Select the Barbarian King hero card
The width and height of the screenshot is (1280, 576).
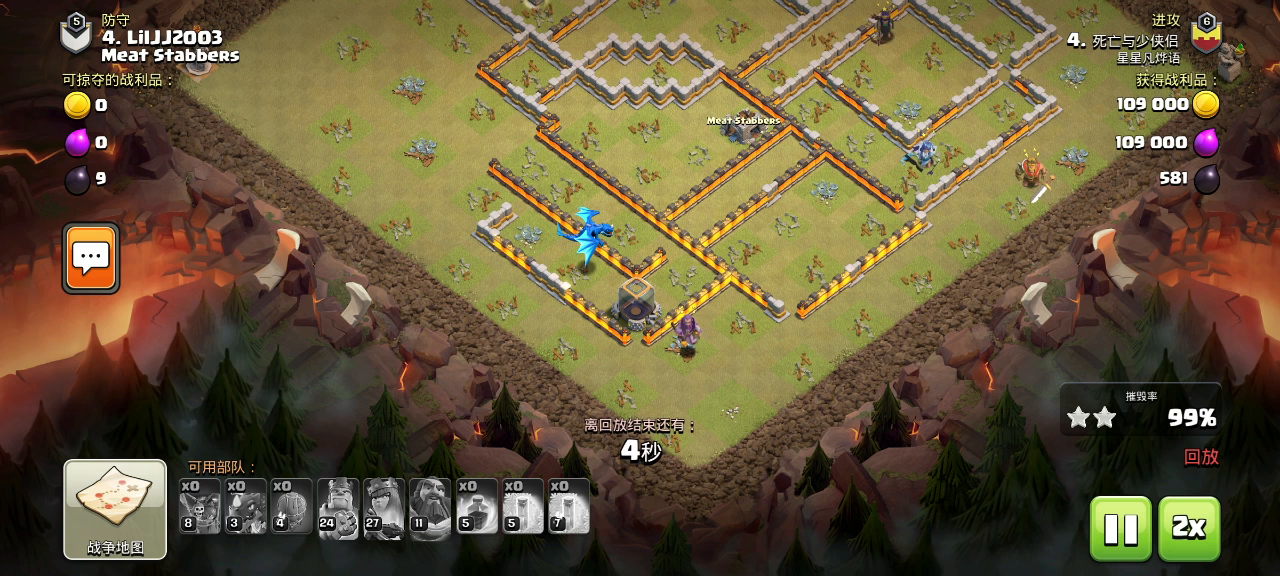click(338, 508)
